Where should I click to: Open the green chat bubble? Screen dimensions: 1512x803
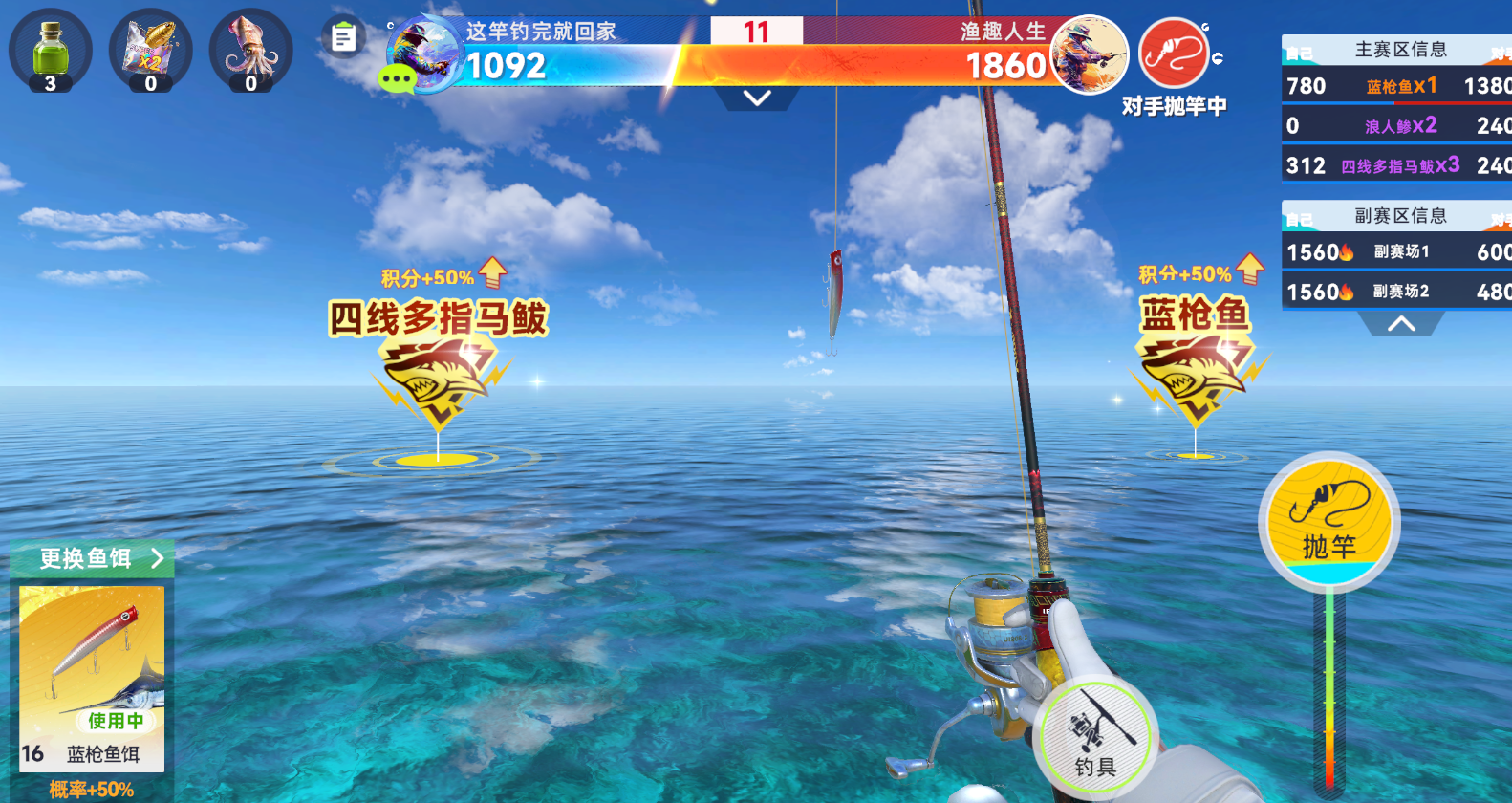(x=397, y=77)
